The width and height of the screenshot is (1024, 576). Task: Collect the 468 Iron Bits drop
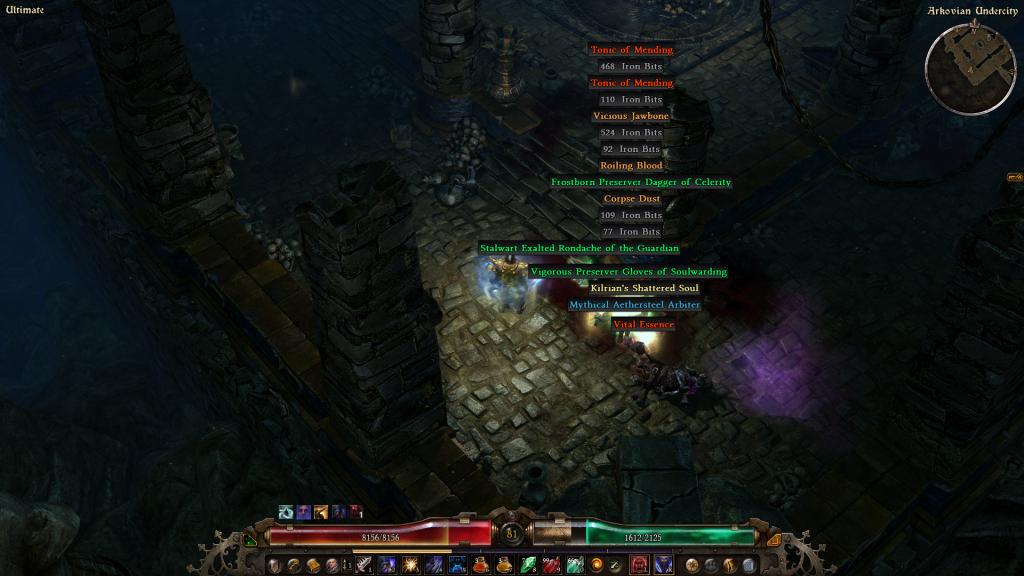[631, 67]
